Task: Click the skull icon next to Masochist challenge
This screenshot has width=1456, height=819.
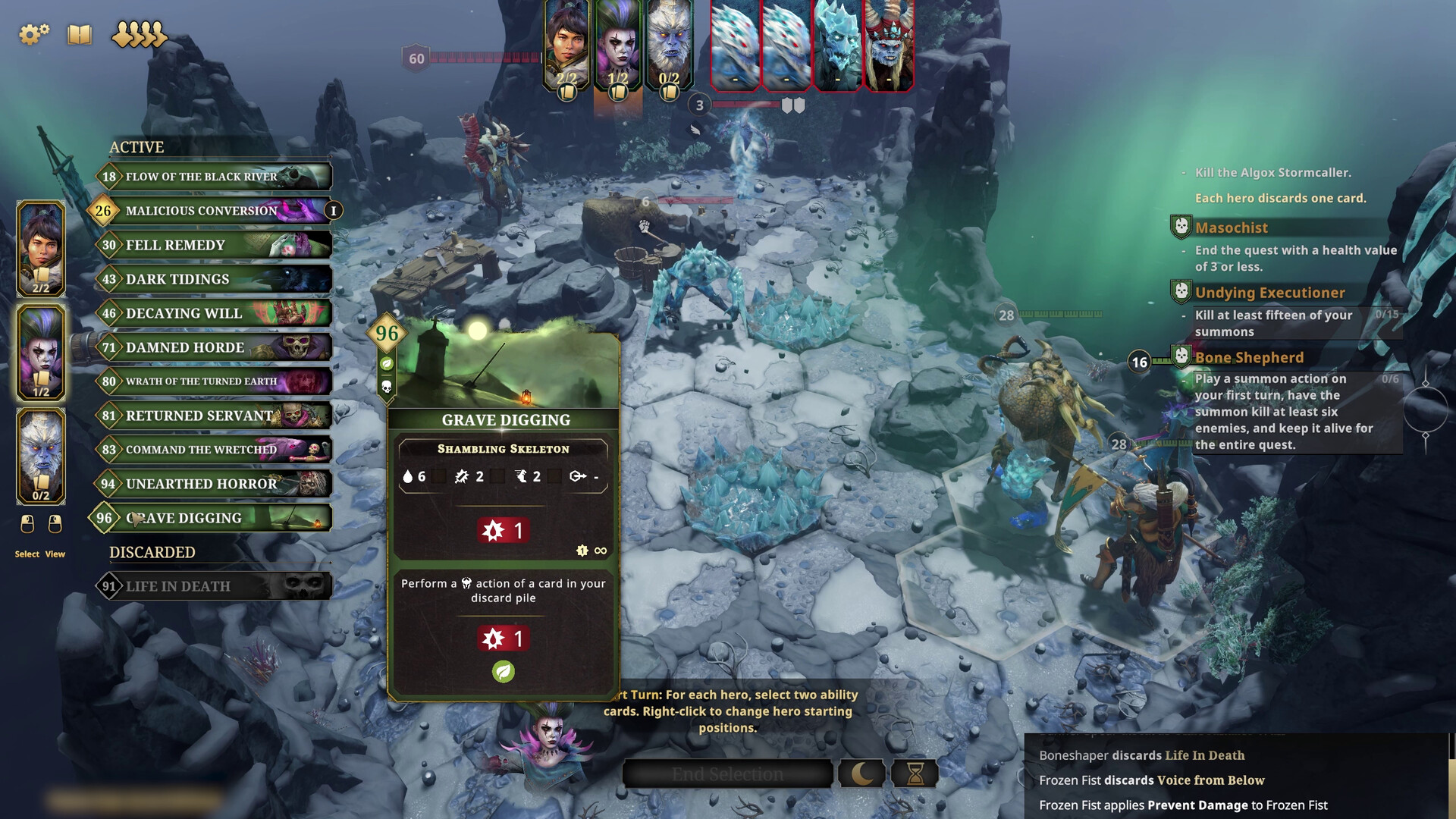Action: 1181,227
